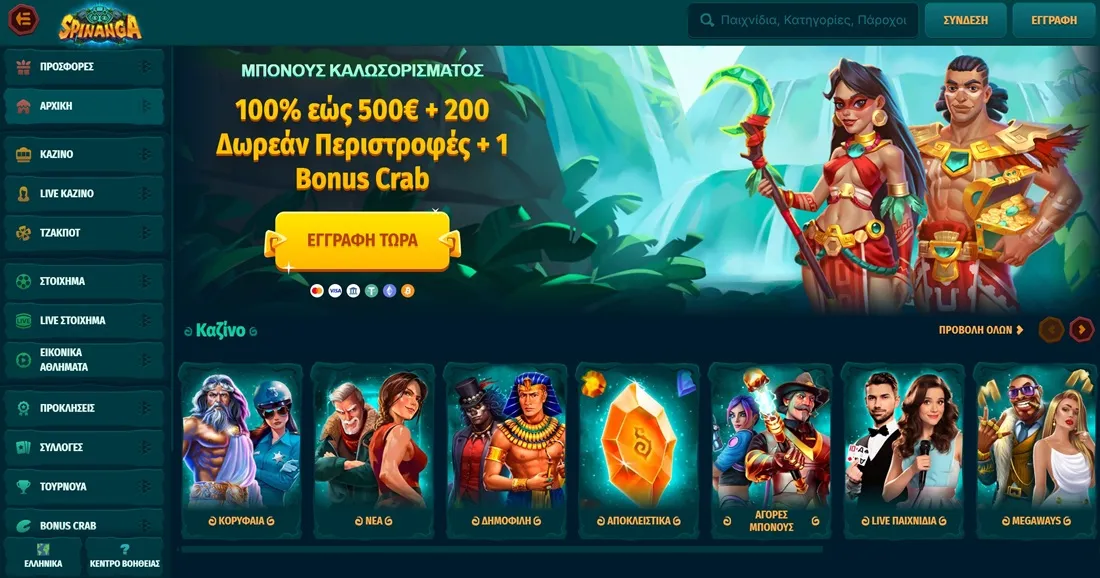Open the ΚΑΖΙΝΟ sidebar entry
Image resolution: width=1100 pixels, height=578 pixels.
pos(84,155)
